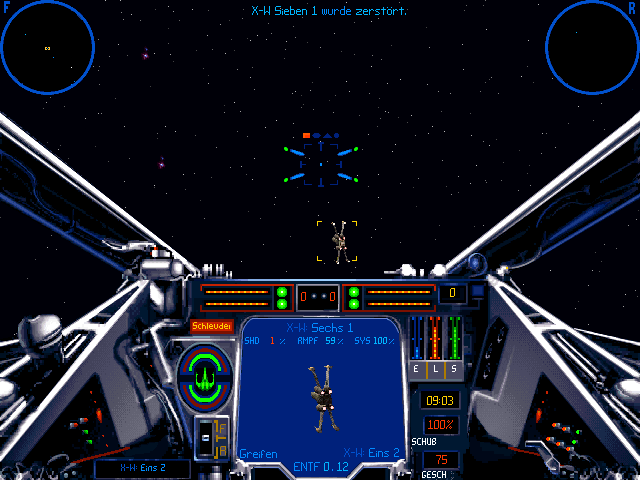Click the X-W Eins 2 panel at bottom left

click(141, 467)
